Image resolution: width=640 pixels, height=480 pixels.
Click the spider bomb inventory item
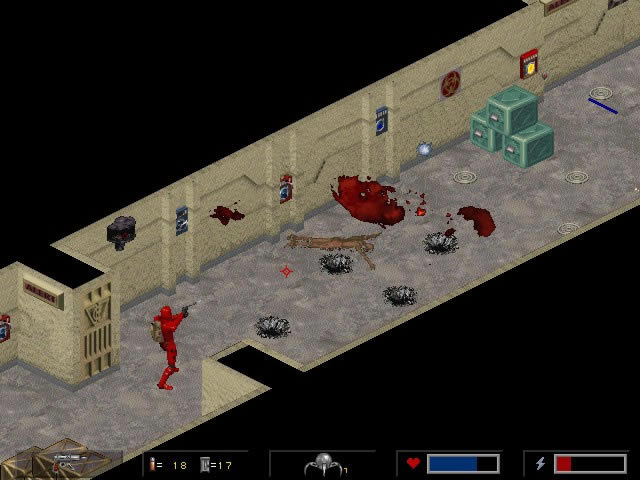coord(322,464)
